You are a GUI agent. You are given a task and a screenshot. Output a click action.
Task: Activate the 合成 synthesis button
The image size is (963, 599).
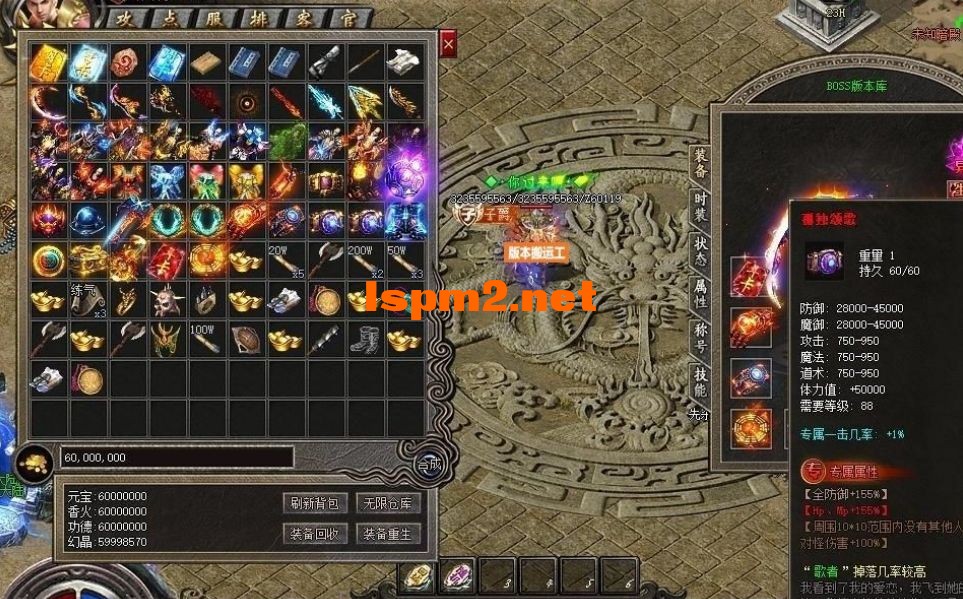pyautogui.click(x=429, y=464)
